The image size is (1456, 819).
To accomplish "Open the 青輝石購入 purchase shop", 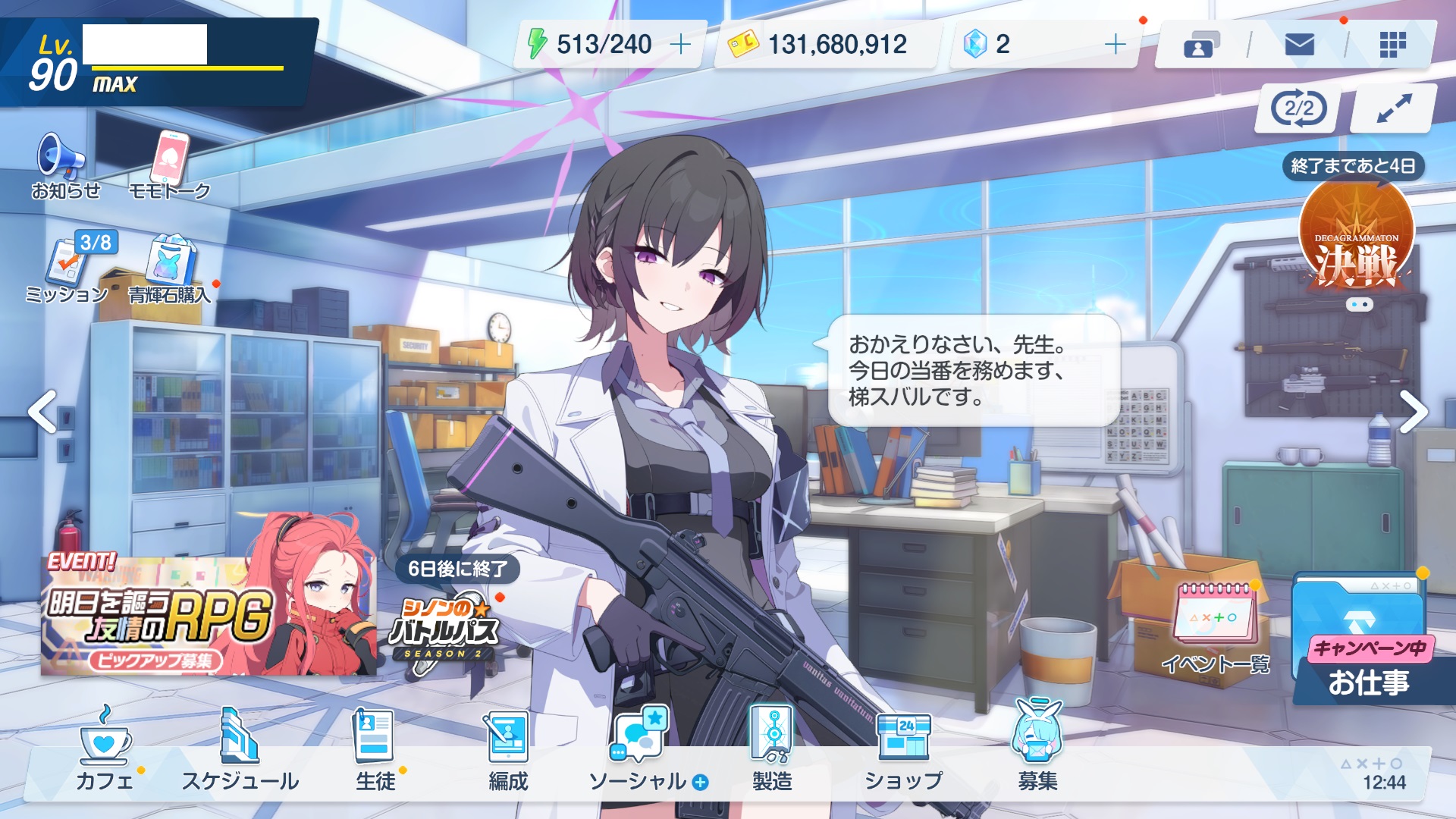I will click(x=170, y=268).
